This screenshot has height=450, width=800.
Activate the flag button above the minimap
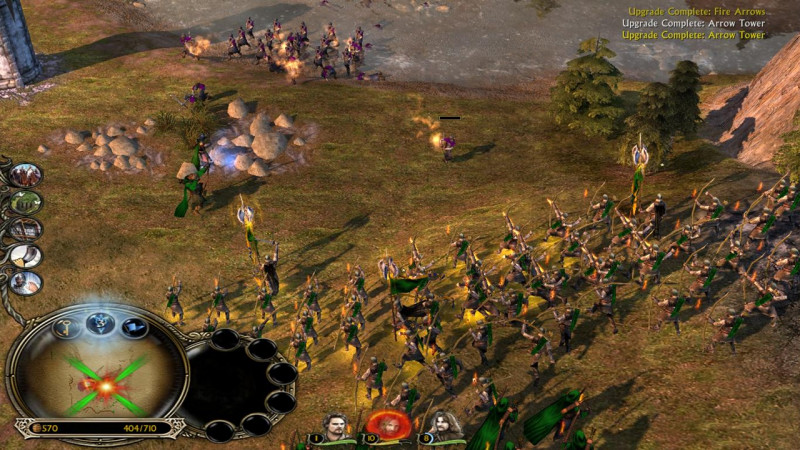pyautogui.click(x=134, y=327)
